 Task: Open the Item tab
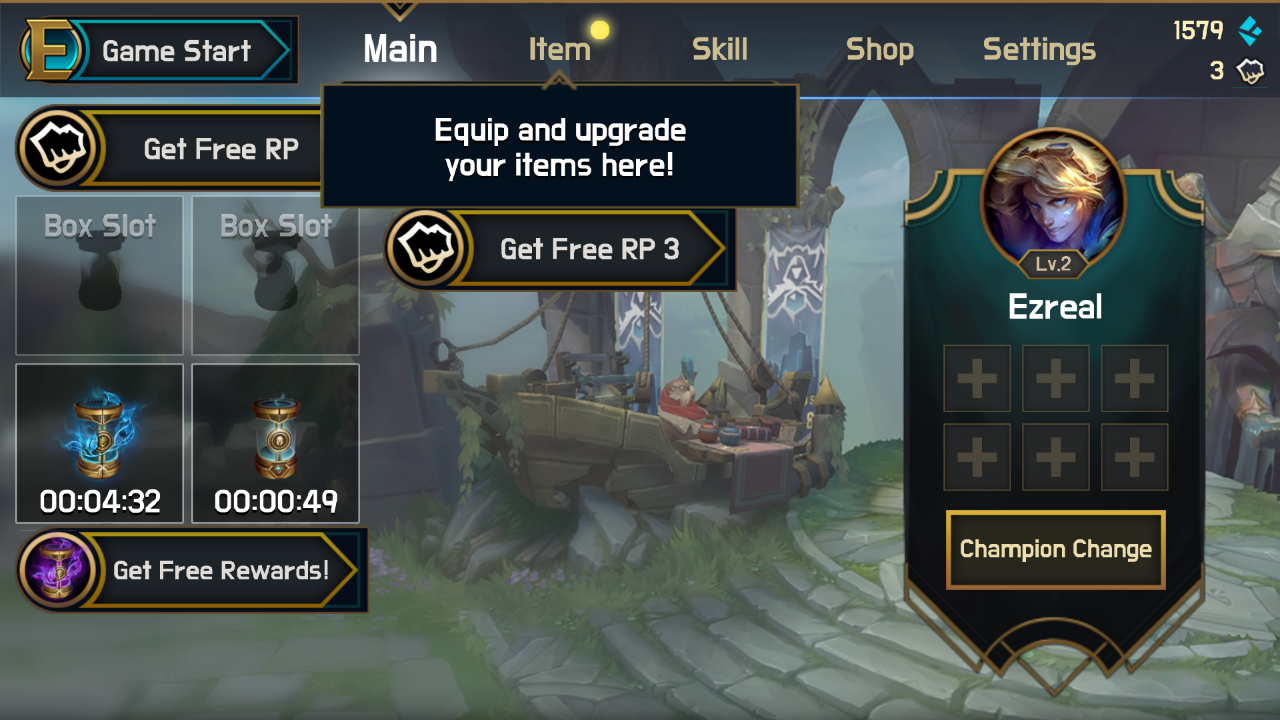(559, 49)
